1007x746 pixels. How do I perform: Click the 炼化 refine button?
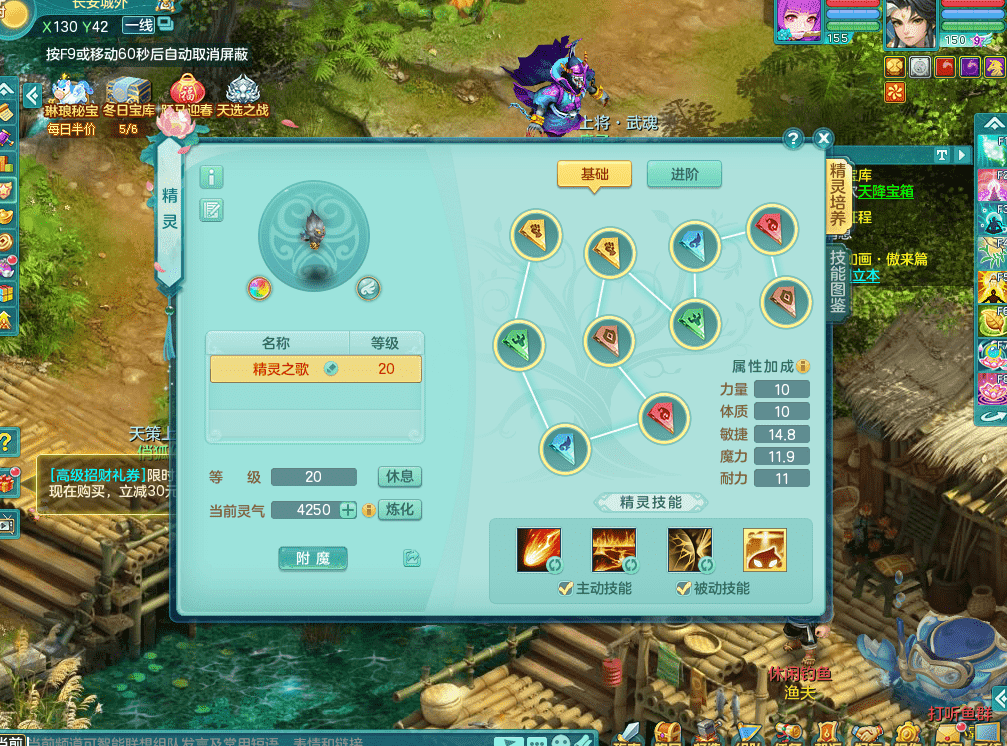[399, 510]
